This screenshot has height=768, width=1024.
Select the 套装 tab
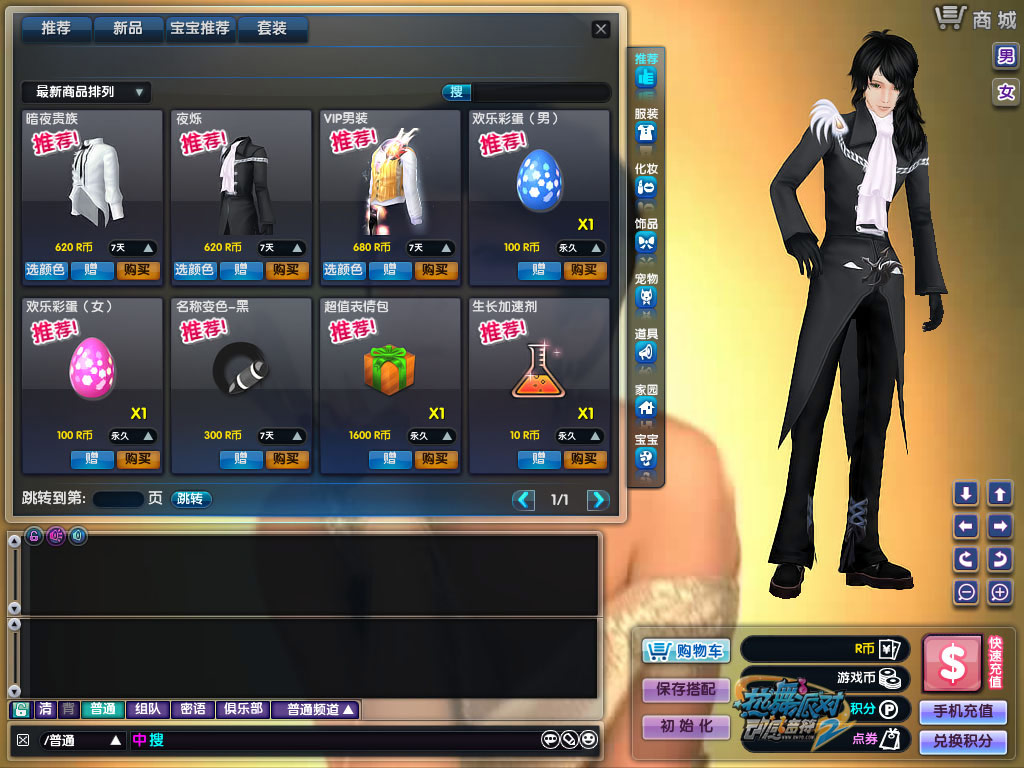click(272, 29)
